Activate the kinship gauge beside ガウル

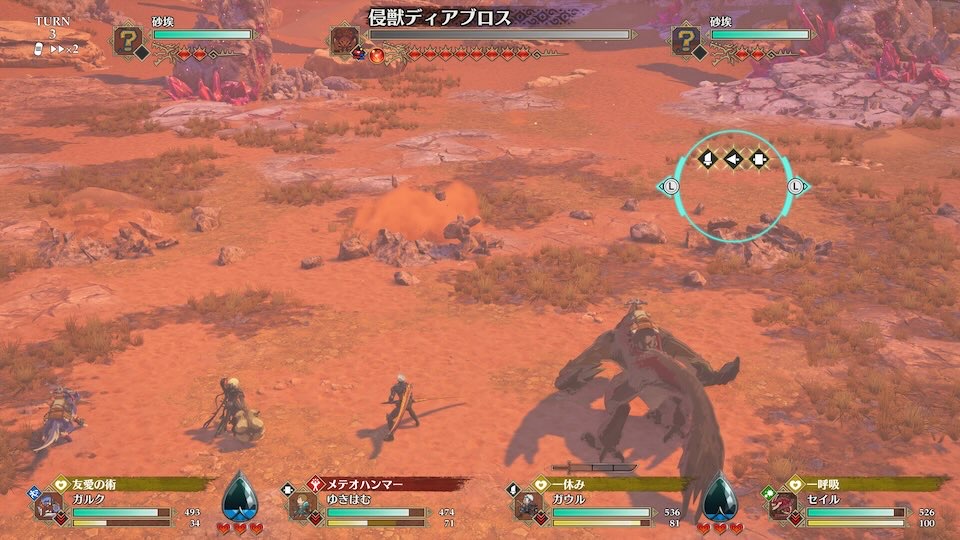tap(720, 497)
